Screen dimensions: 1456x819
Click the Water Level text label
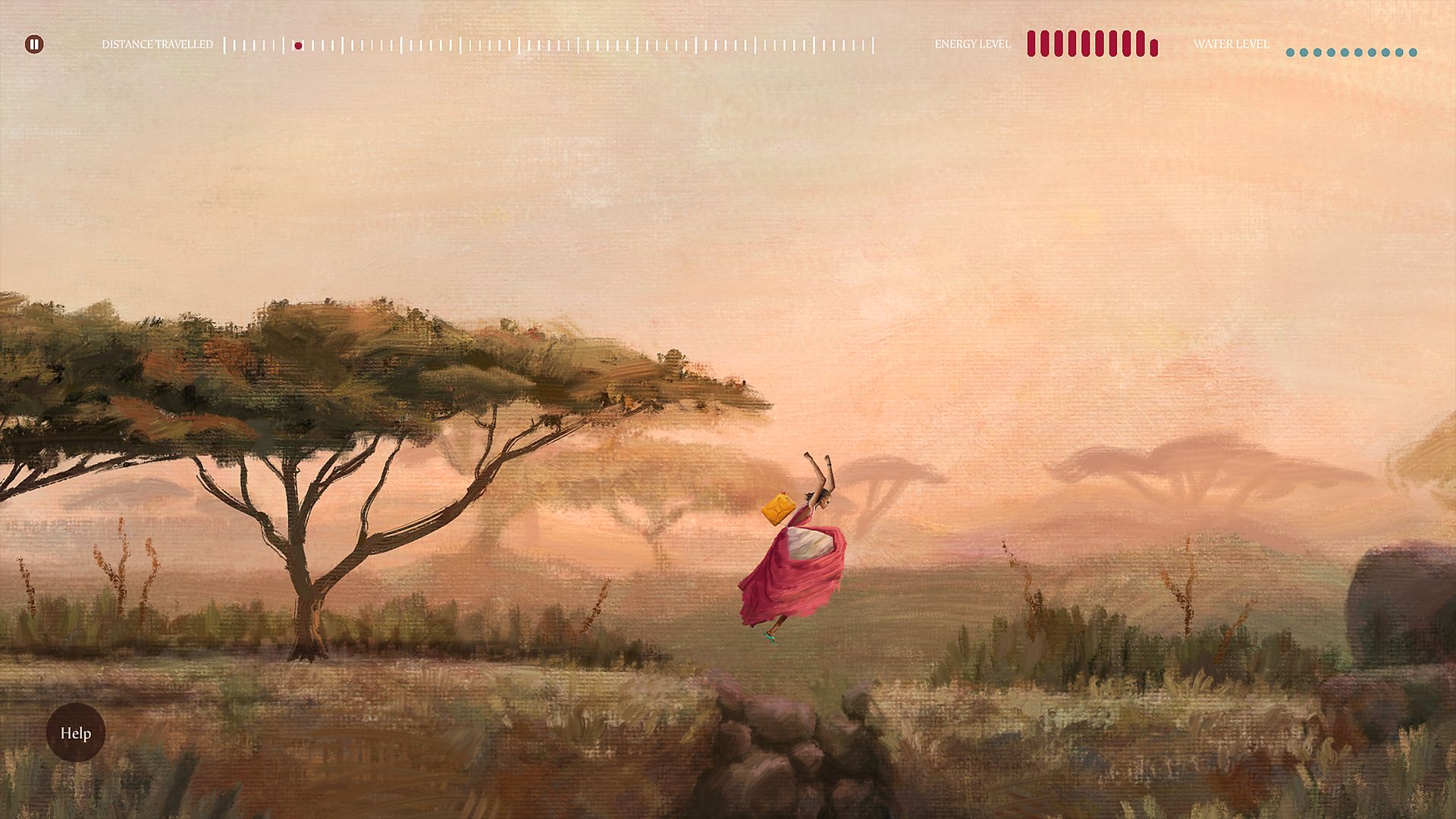[x=1232, y=44]
